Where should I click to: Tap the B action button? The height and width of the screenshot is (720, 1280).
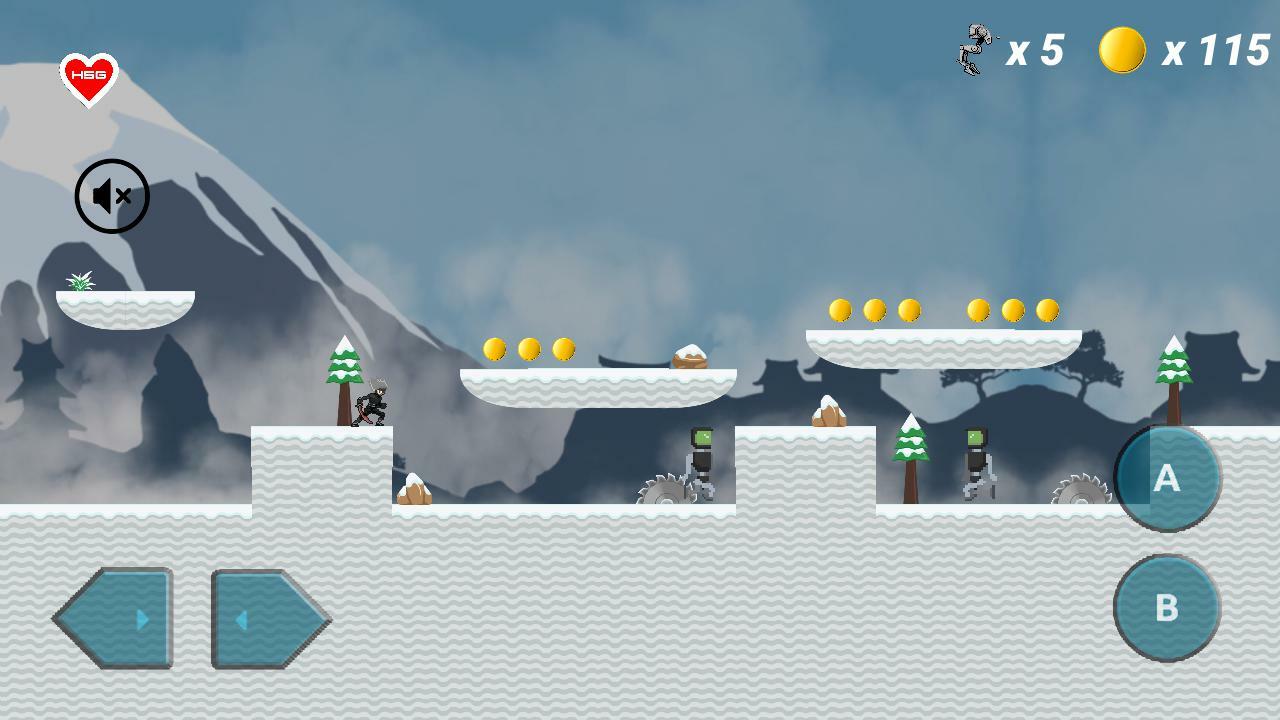(x=1167, y=607)
